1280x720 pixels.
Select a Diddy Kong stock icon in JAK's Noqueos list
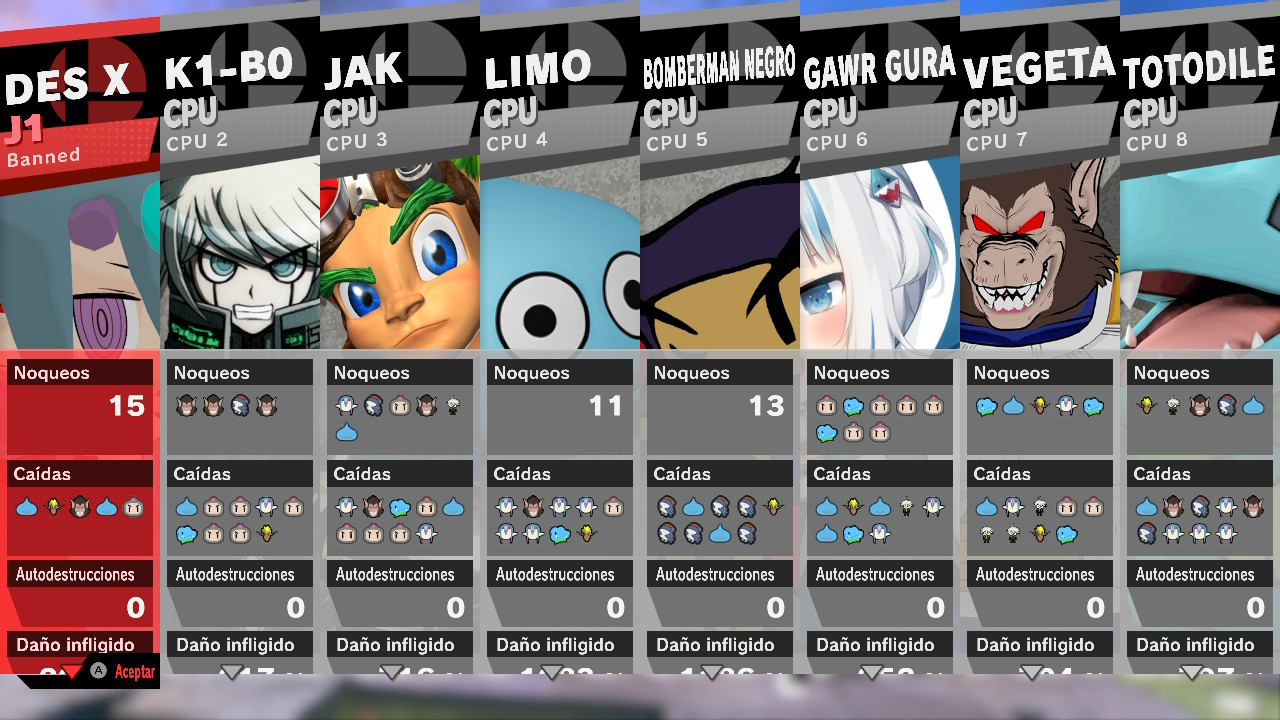coord(426,404)
